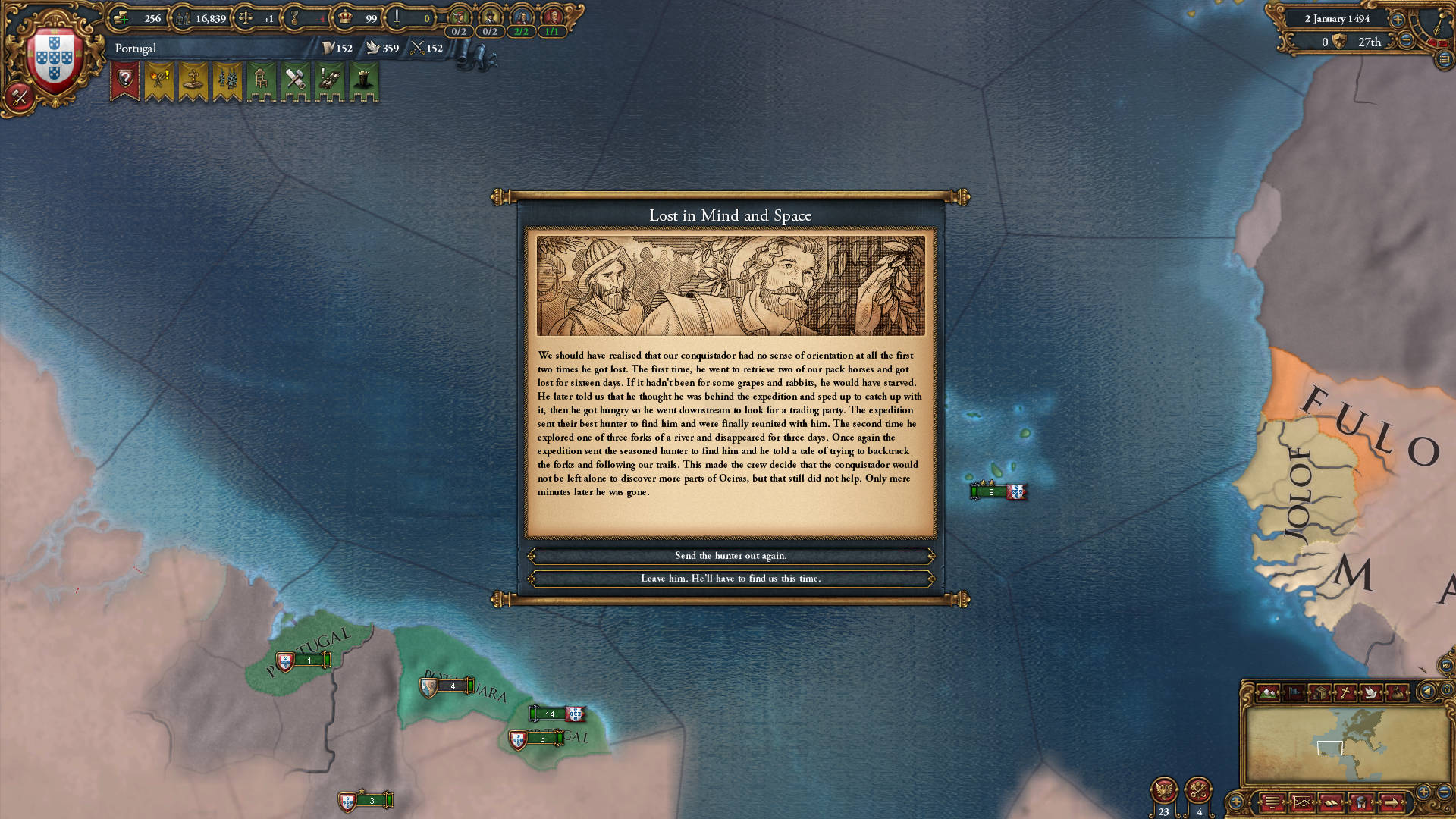Choose "Leave him. He'll have to find us this time."
The image size is (1456, 819).
pos(730,579)
